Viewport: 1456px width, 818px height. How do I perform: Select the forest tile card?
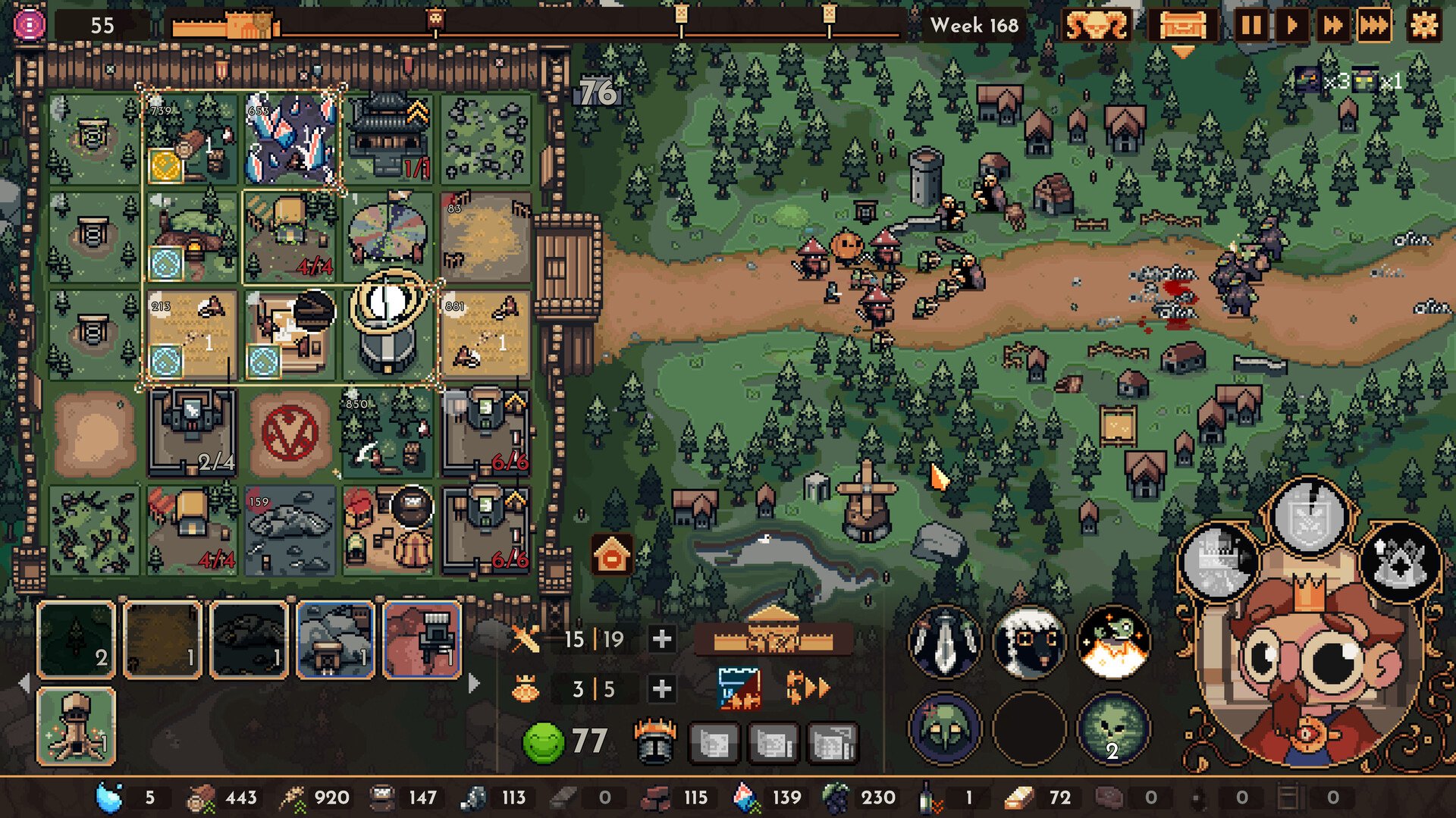pos(77,639)
